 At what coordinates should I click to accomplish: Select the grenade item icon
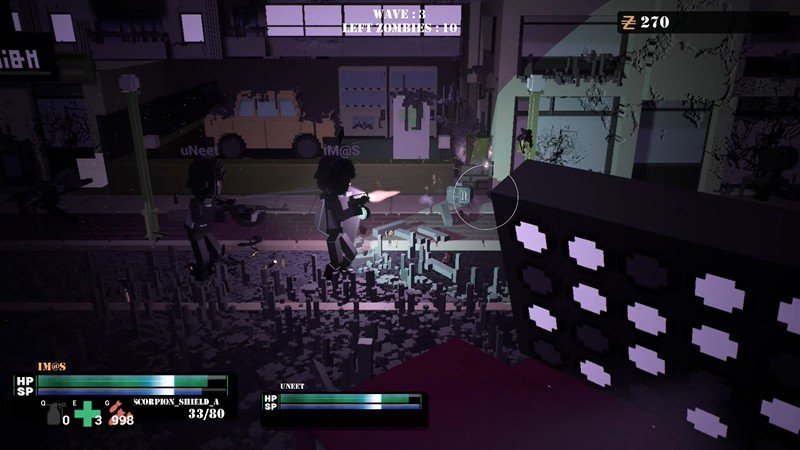[x=53, y=413]
